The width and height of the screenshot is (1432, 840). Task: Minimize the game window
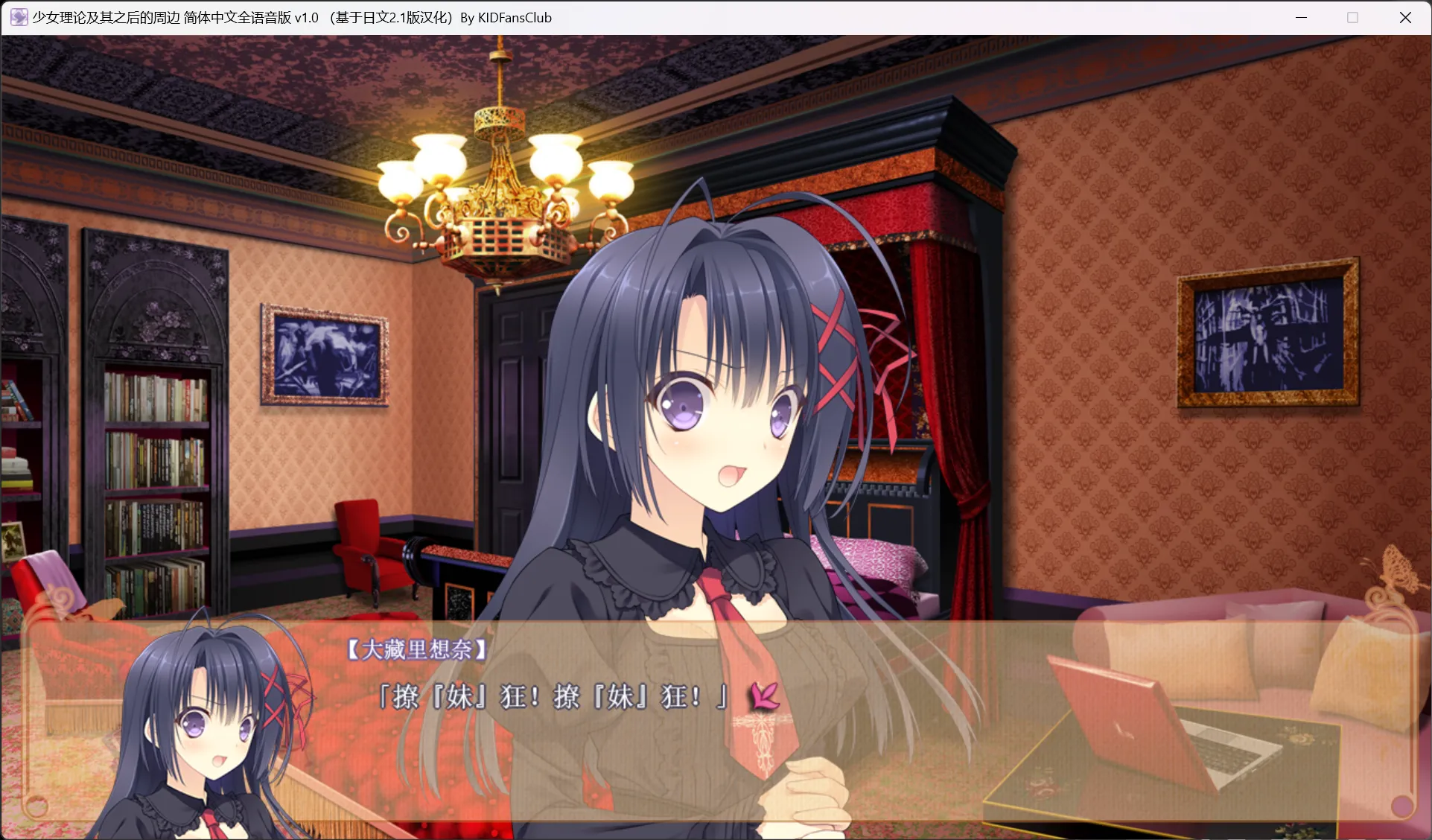[1301, 18]
